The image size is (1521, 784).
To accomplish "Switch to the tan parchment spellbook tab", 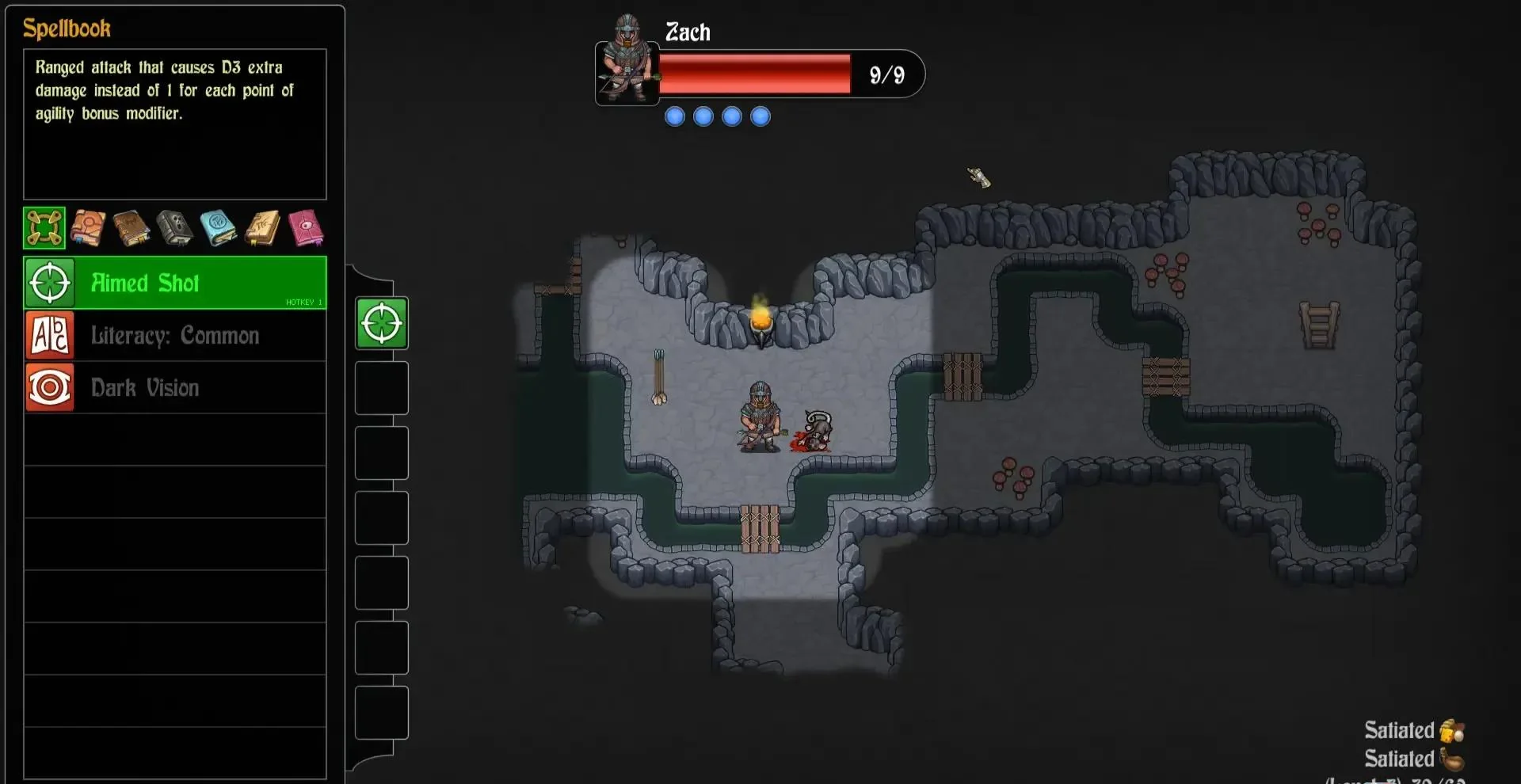I will (x=262, y=228).
